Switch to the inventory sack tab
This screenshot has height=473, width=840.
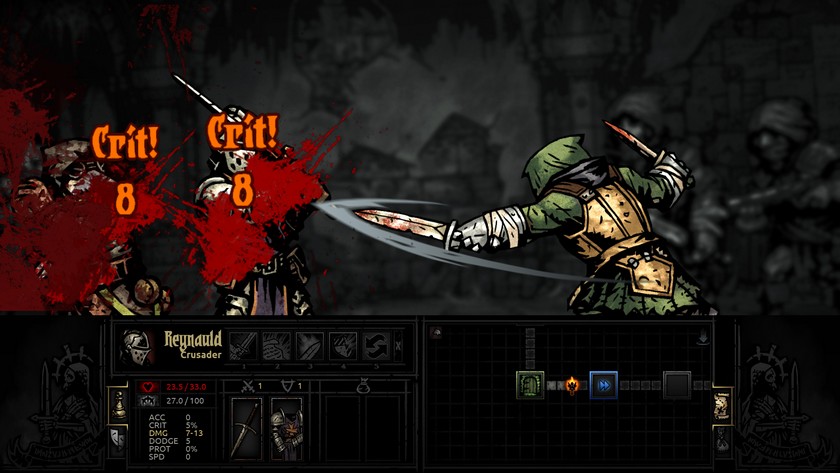pyautogui.click(x=722, y=436)
